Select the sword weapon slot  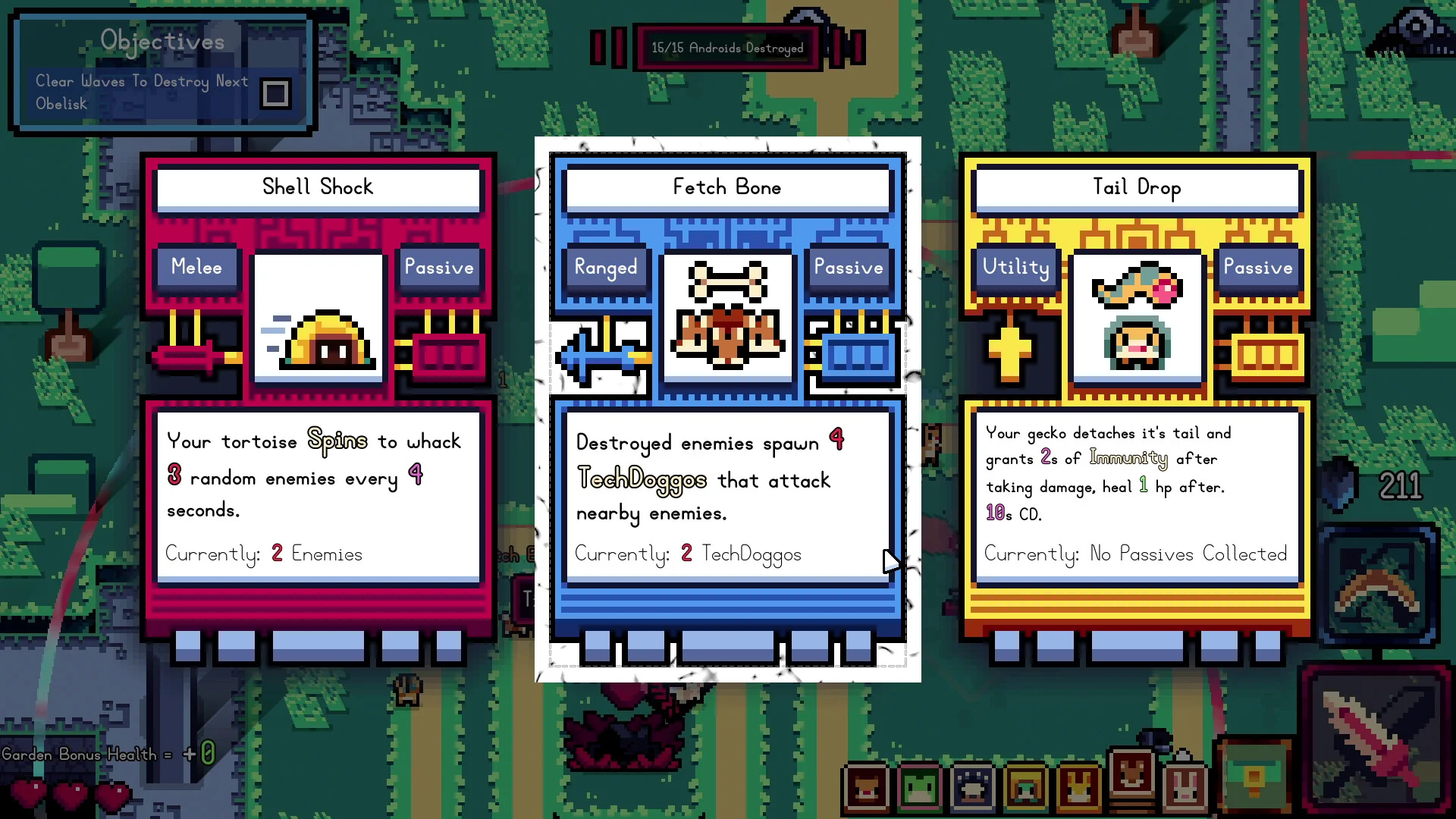point(1376,739)
